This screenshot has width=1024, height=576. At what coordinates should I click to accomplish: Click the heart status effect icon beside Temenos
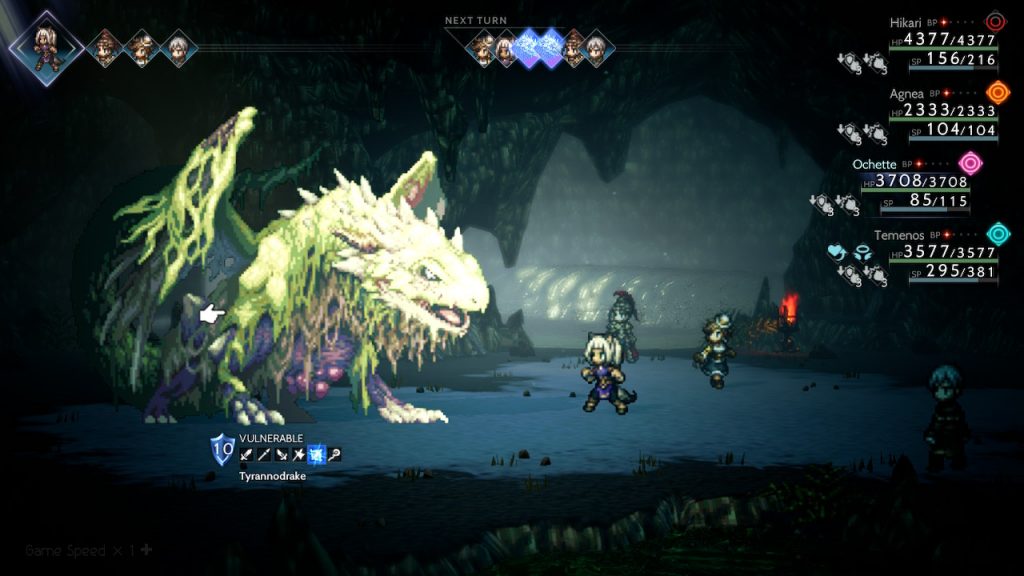[838, 253]
